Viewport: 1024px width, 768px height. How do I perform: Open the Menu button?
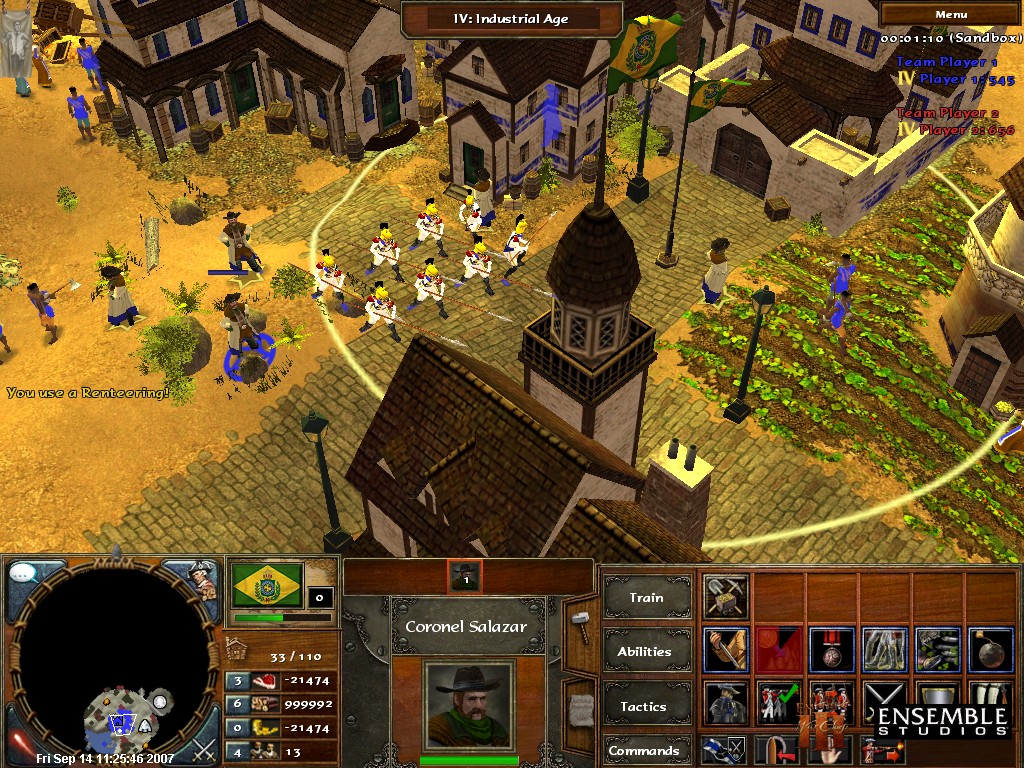[950, 15]
